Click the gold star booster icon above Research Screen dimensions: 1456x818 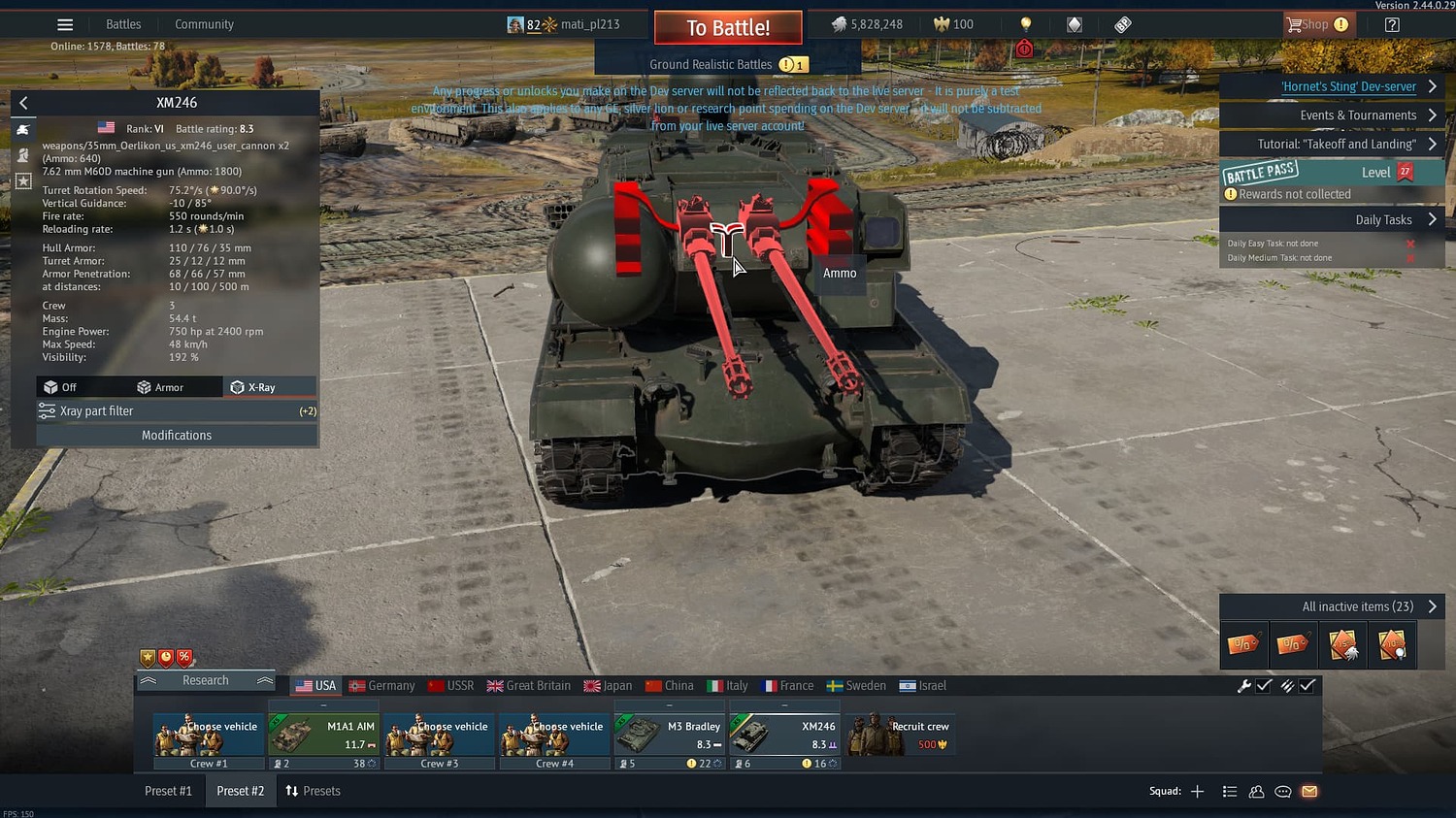(148, 657)
